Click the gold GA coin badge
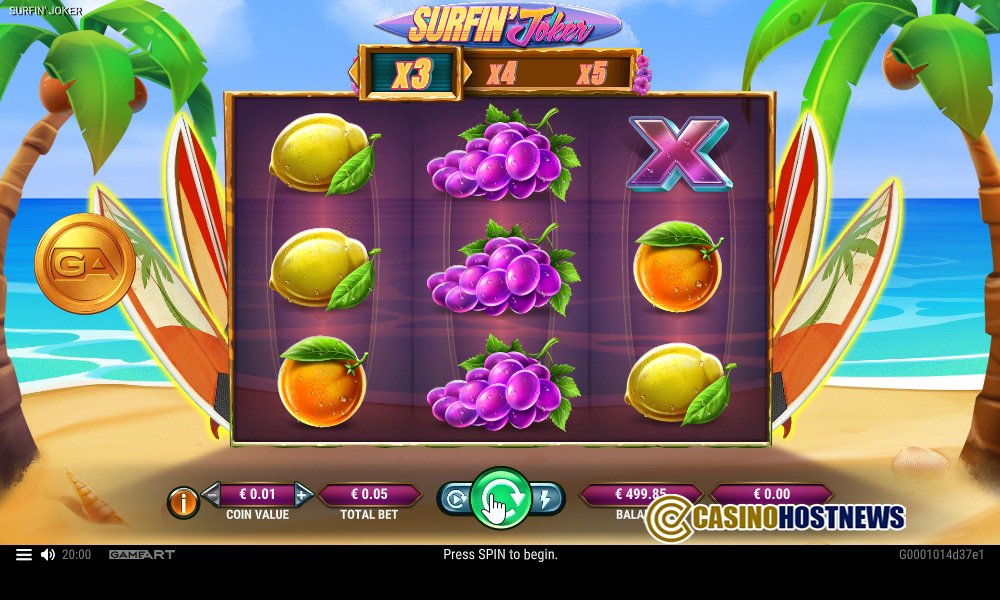Screen dimensions: 1000x600 [85, 264]
